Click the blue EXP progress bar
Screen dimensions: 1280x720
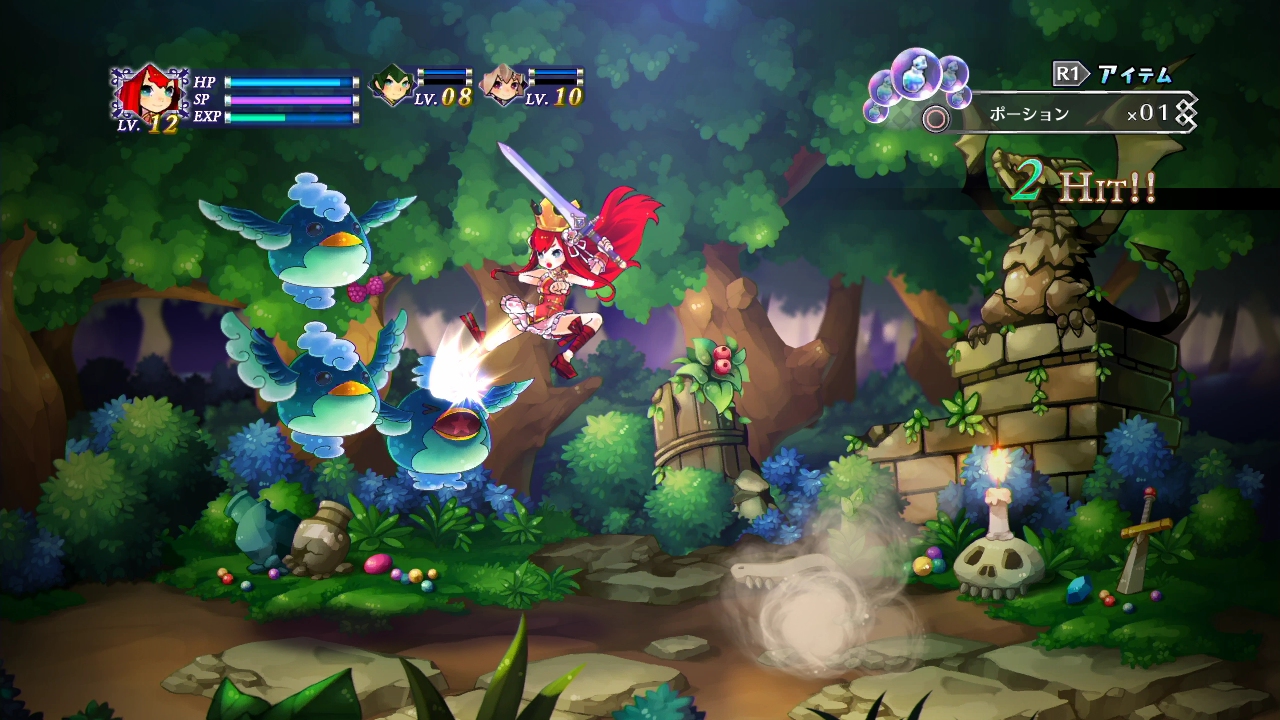(290, 118)
